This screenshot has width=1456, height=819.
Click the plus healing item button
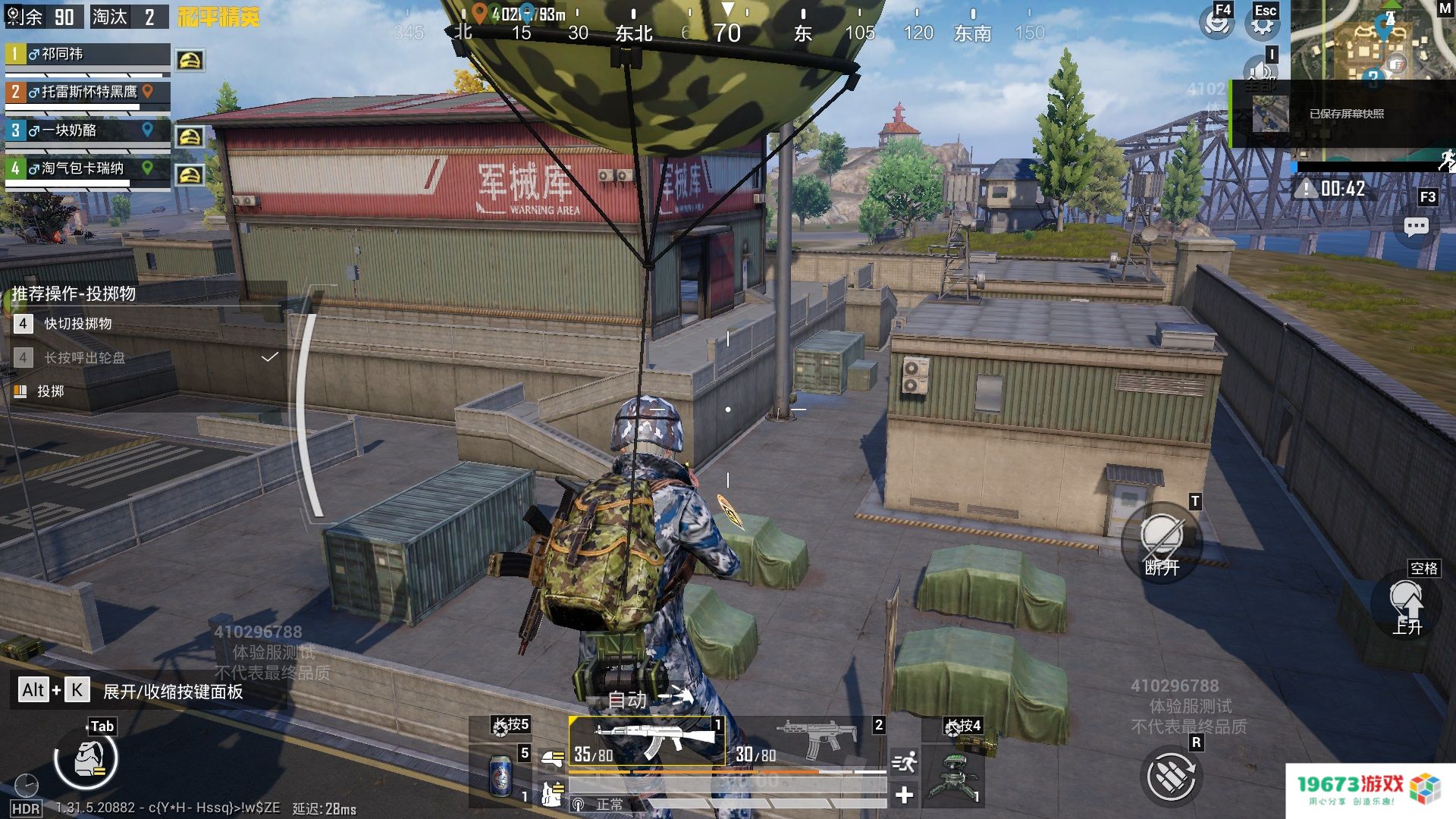904,795
